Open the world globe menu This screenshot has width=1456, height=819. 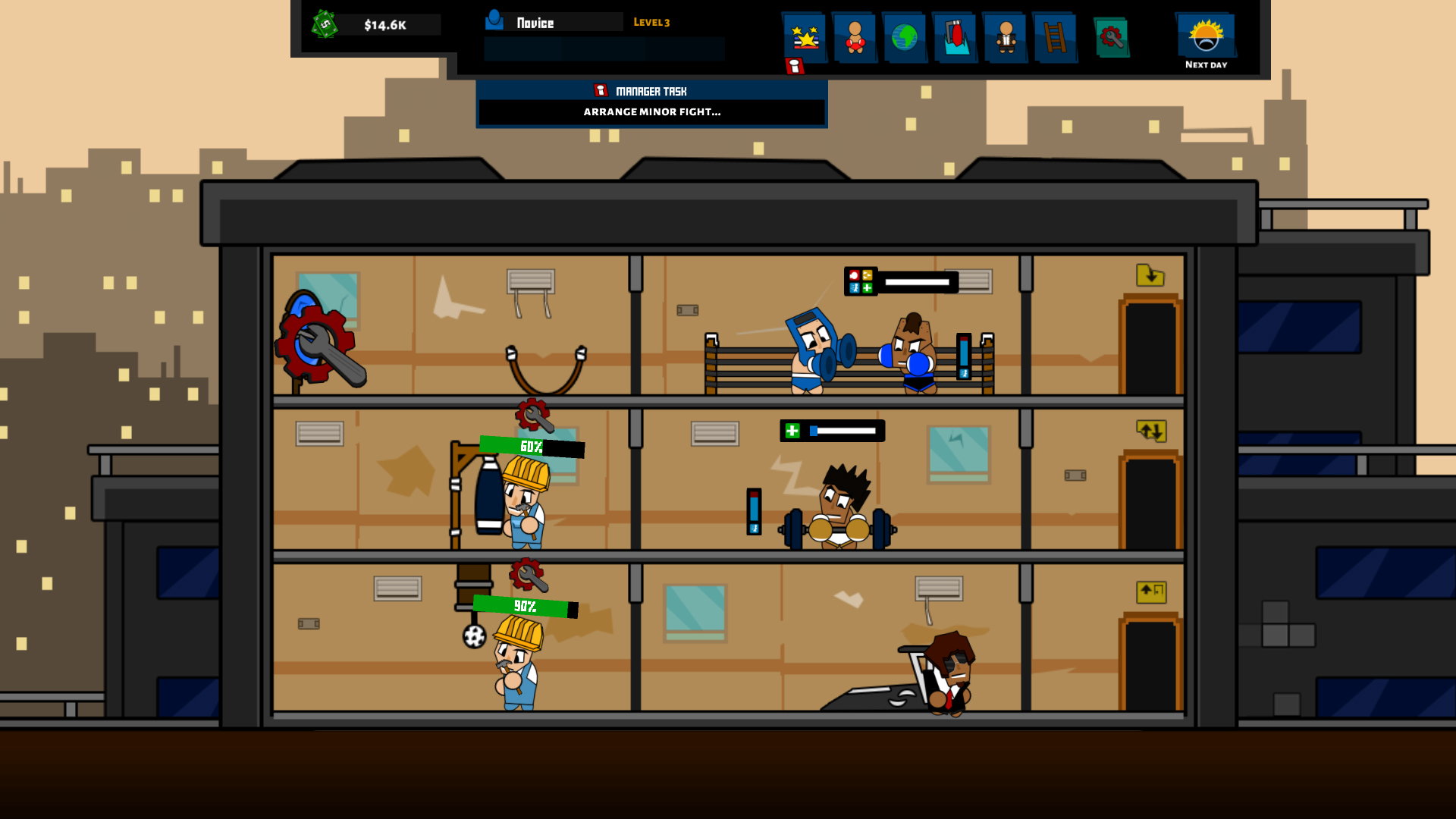(x=905, y=36)
